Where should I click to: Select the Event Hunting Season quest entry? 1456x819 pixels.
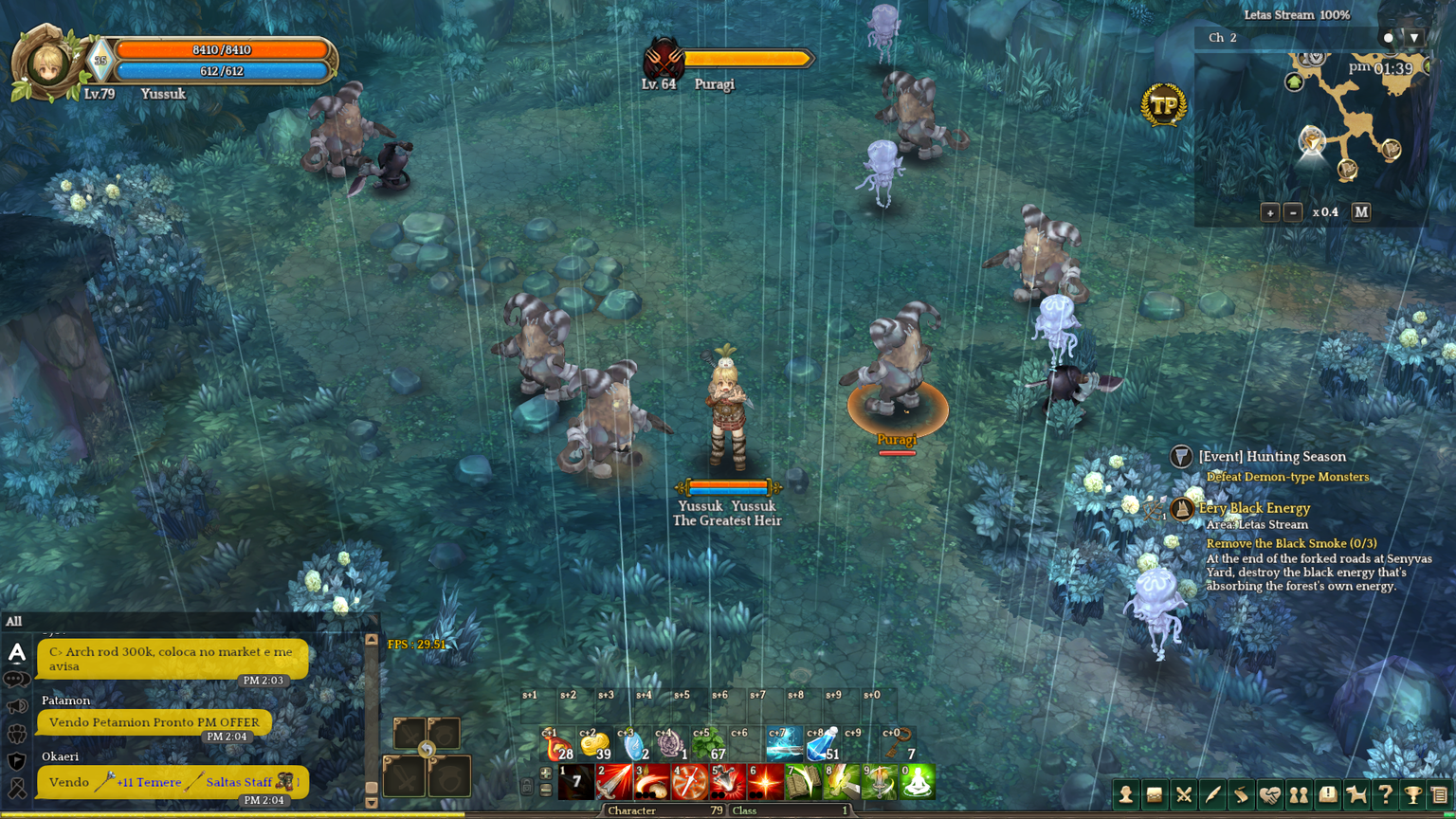(x=1272, y=457)
